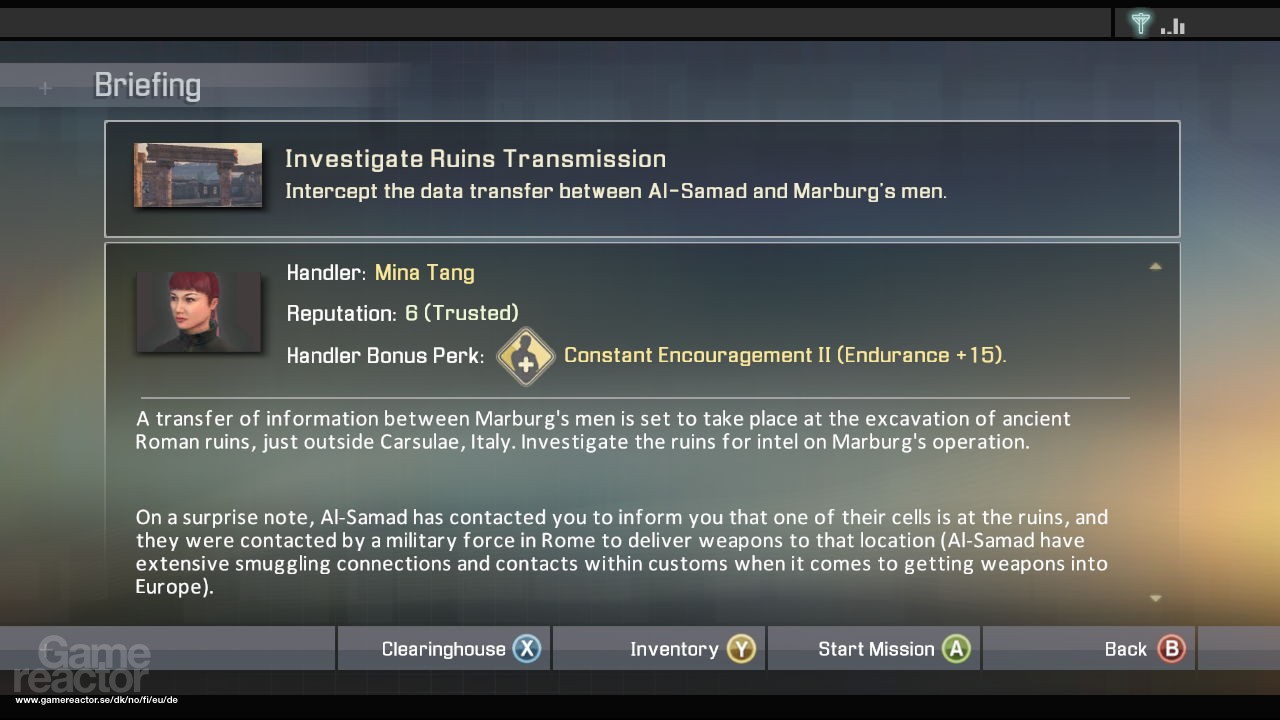The width and height of the screenshot is (1280, 720).
Task: Select Mina Tang's portrait image
Action: pos(198,312)
